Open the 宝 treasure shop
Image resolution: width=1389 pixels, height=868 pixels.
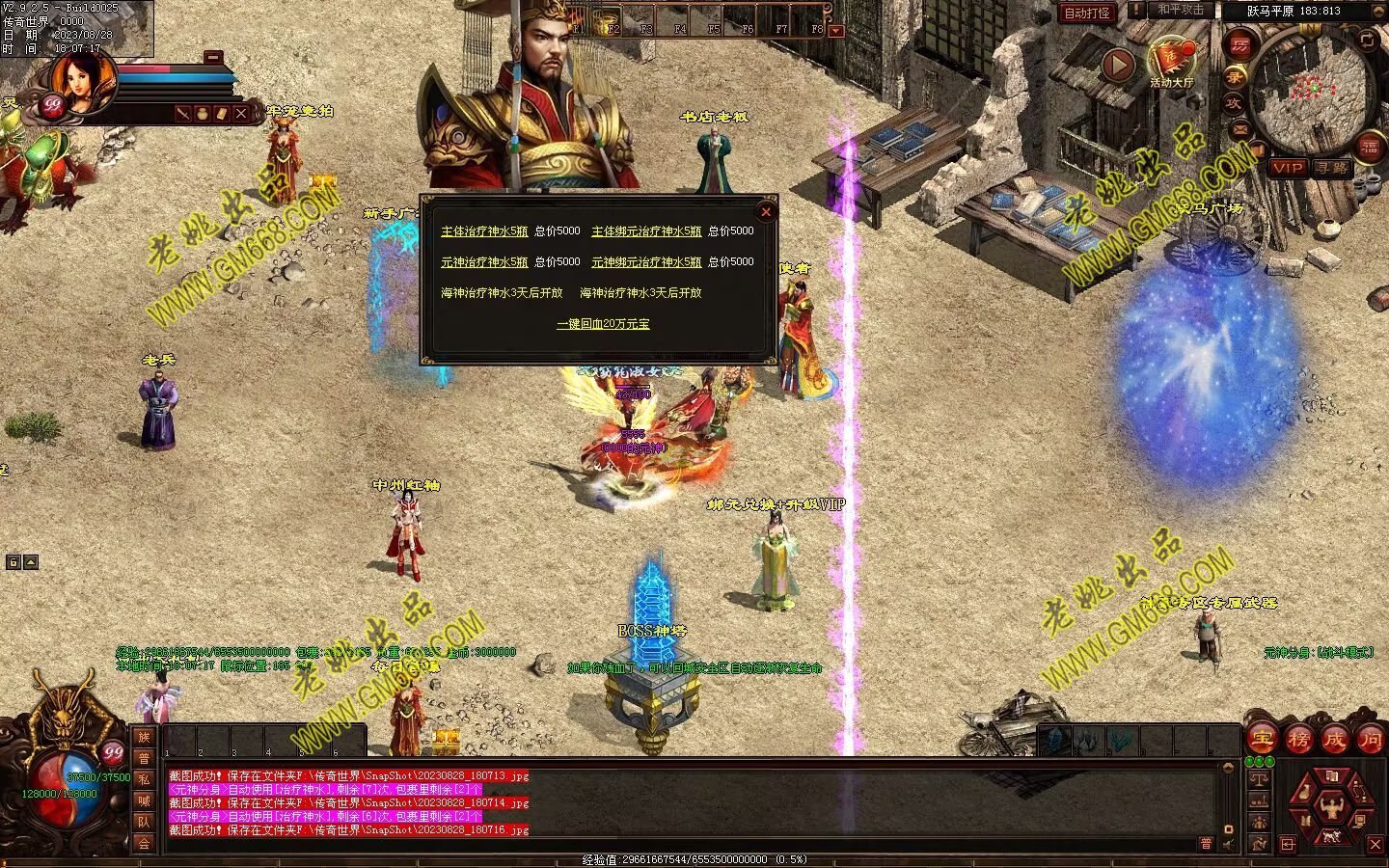pos(1262,740)
